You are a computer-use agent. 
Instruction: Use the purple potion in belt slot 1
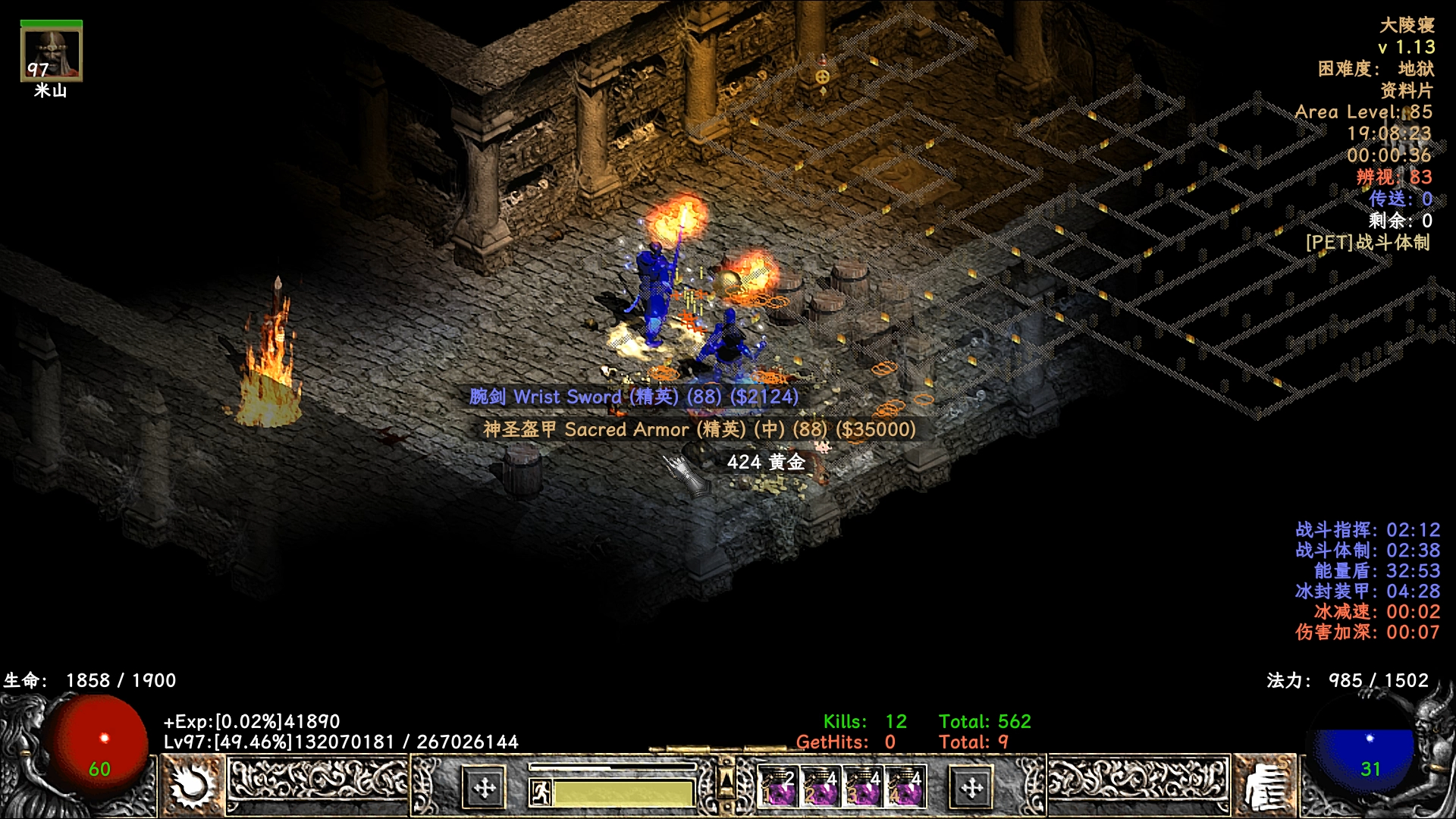(x=780, y=787)
